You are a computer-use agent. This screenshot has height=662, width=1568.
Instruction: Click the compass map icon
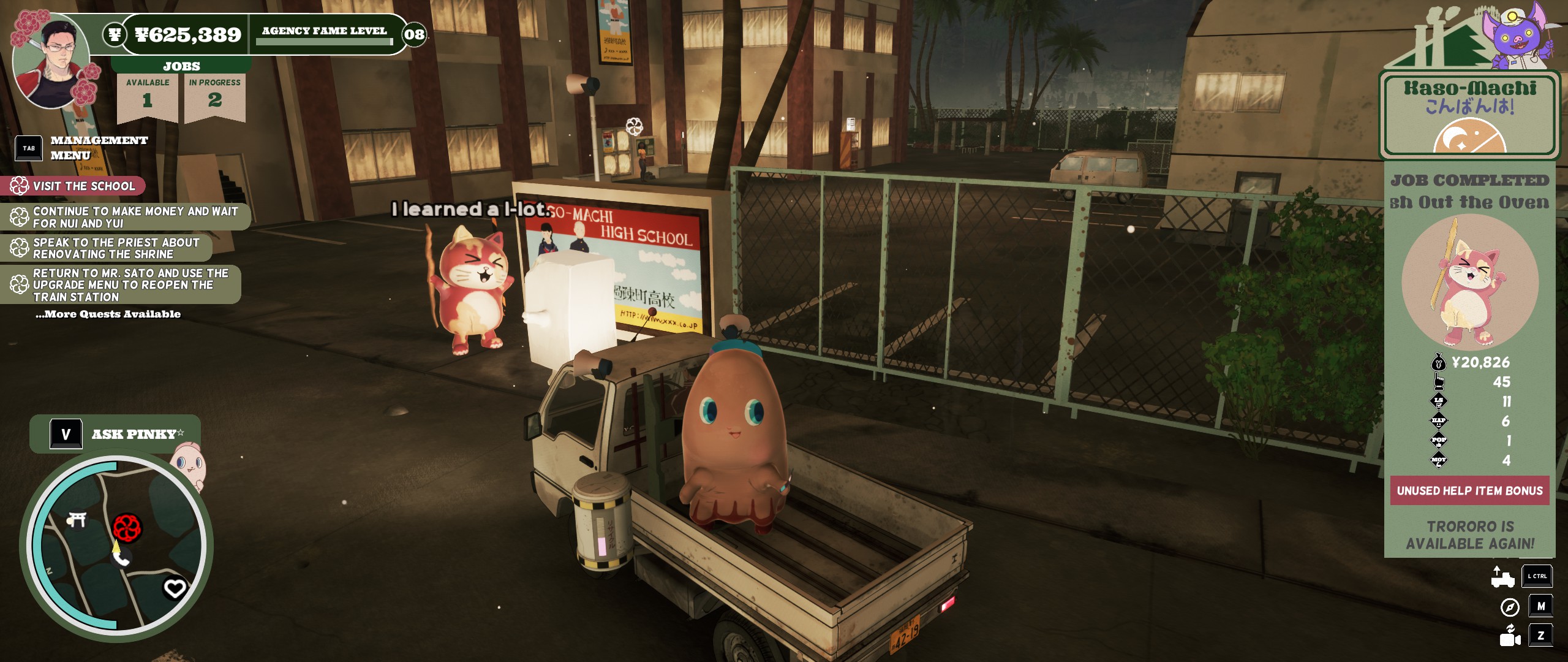tap(1510, 607)
